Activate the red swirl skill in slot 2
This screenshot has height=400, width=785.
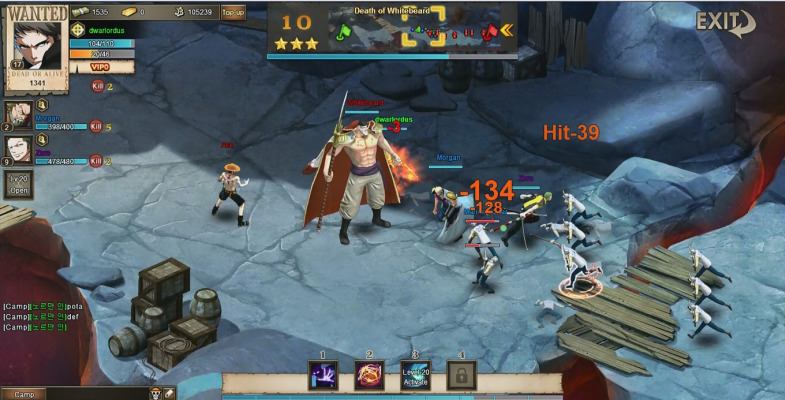point(369,375)
